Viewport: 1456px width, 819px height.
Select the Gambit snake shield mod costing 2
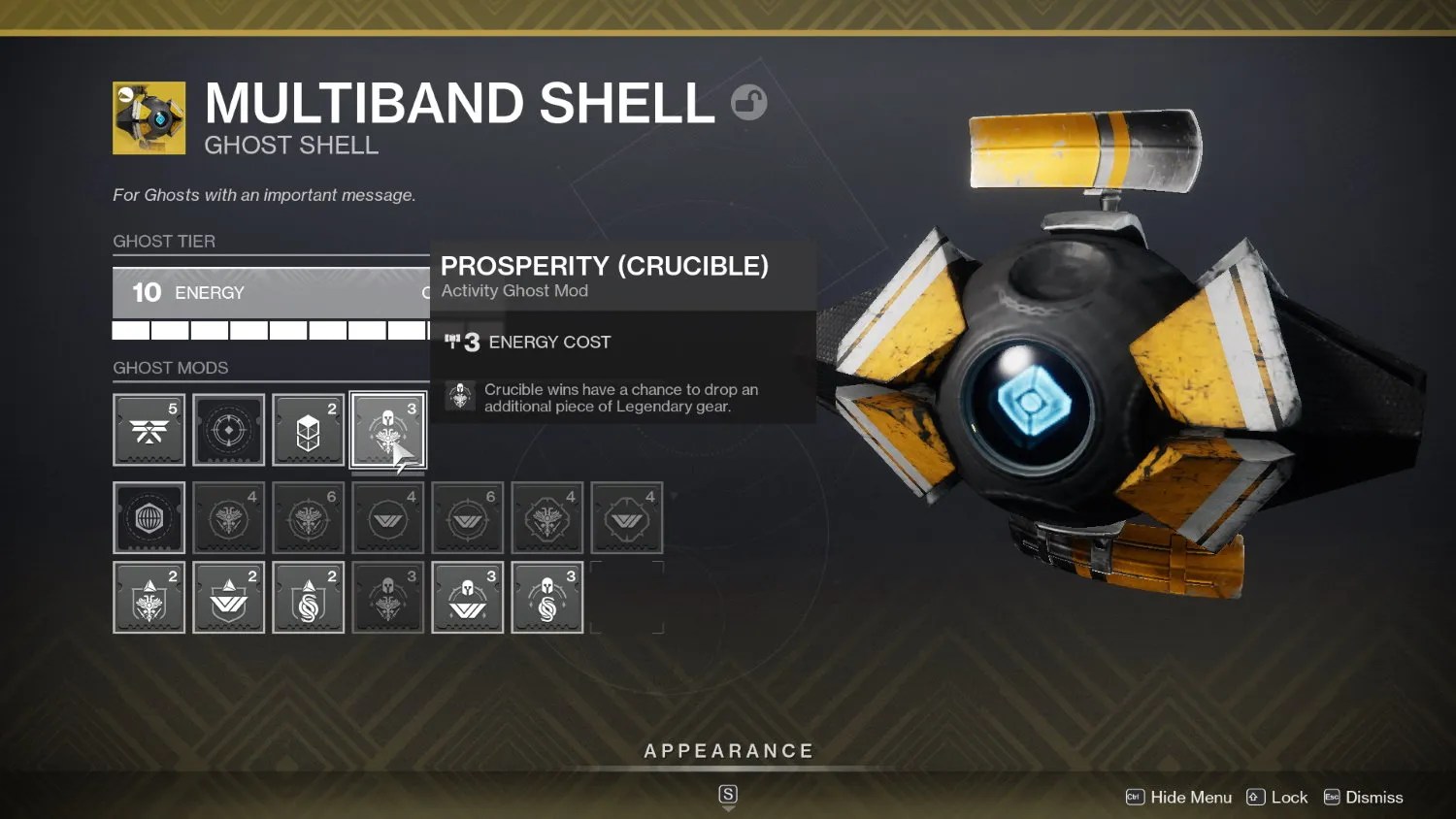[x=308, y=597]
